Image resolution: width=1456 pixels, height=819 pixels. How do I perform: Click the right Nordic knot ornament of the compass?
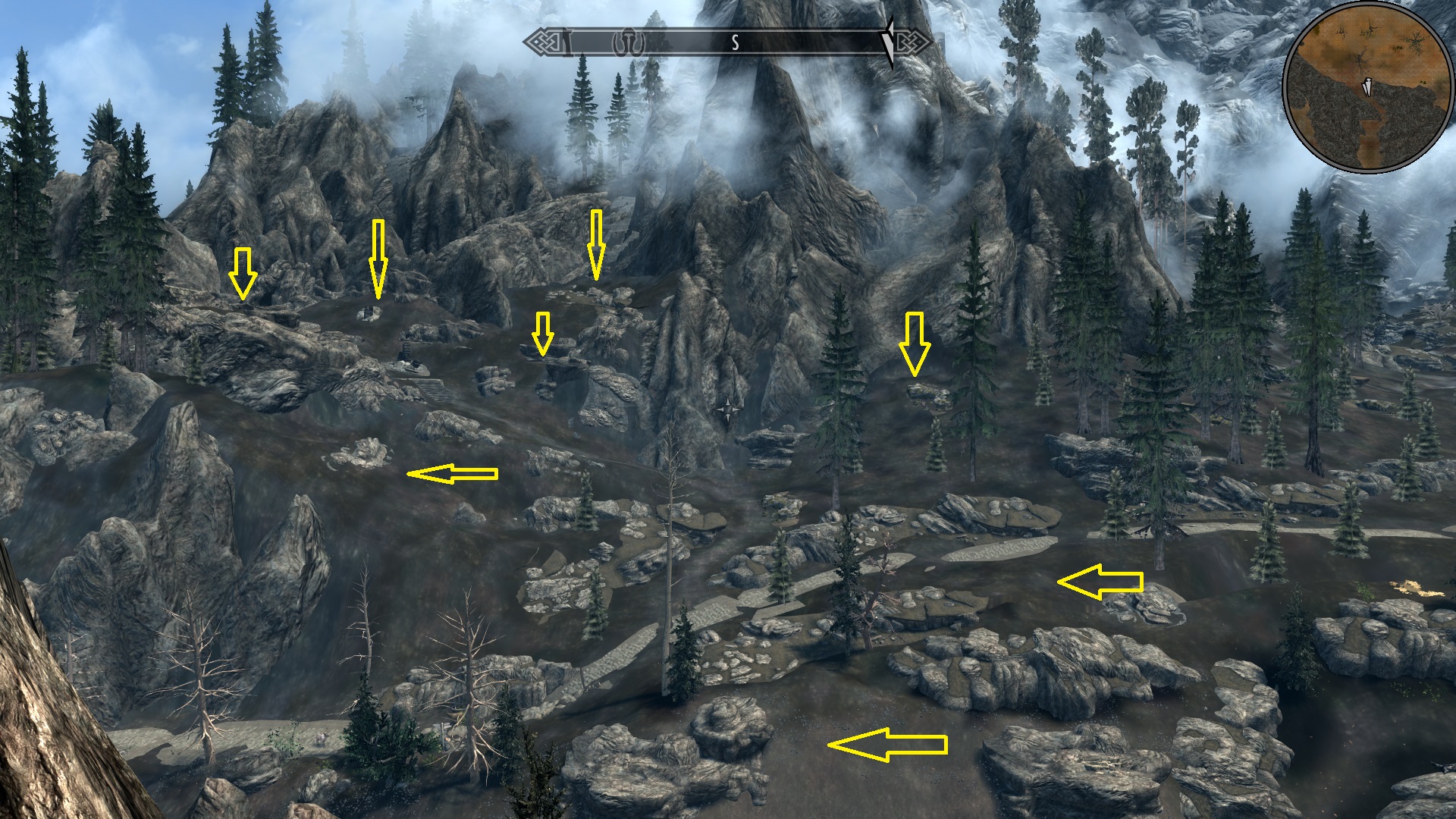(911, 42)
